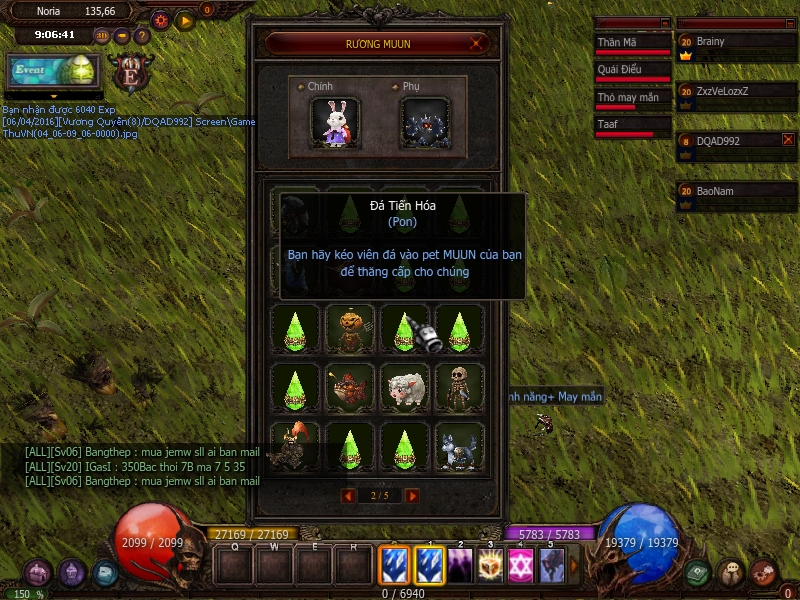Go to the previous MUUN page
The image size is (800, 600).
(348, 495)
